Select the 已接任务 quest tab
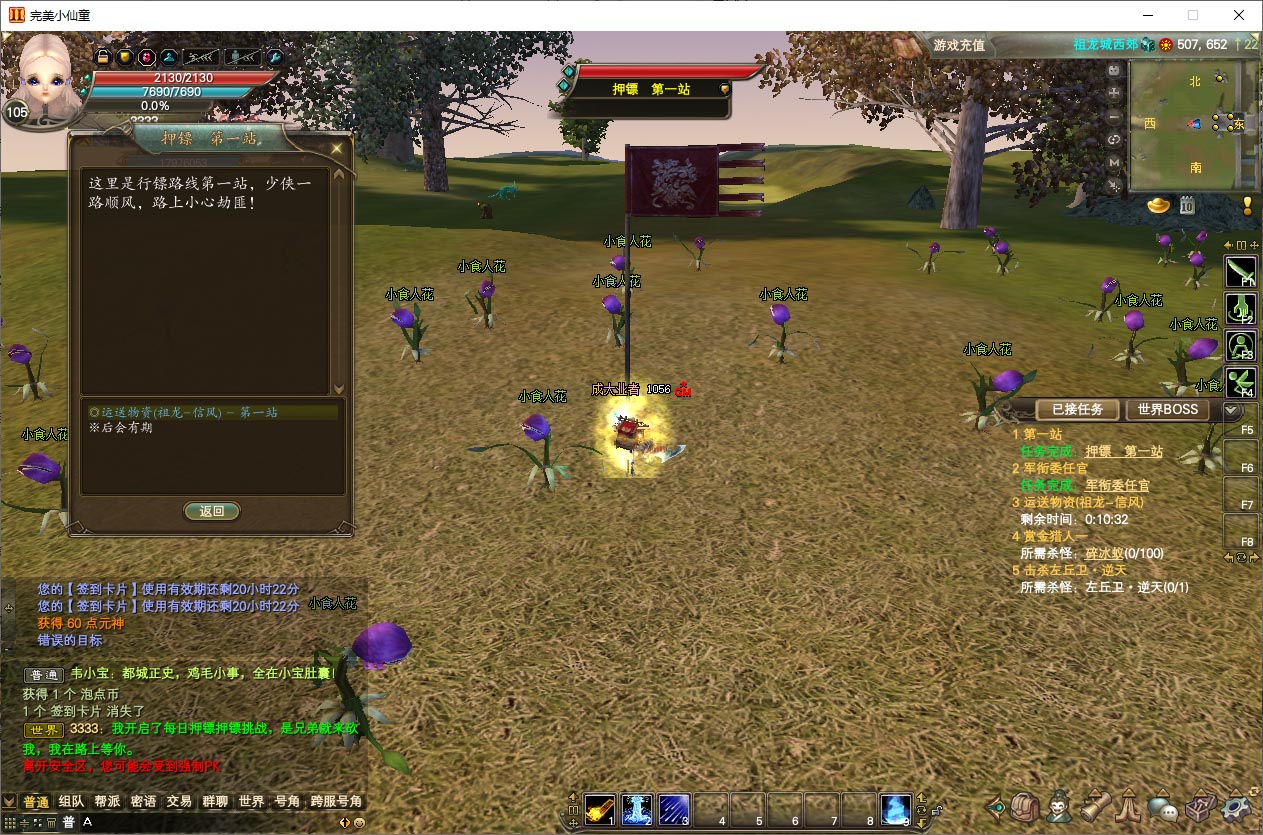Screen dimensions: 1263x835 [x=1077, y=410]
